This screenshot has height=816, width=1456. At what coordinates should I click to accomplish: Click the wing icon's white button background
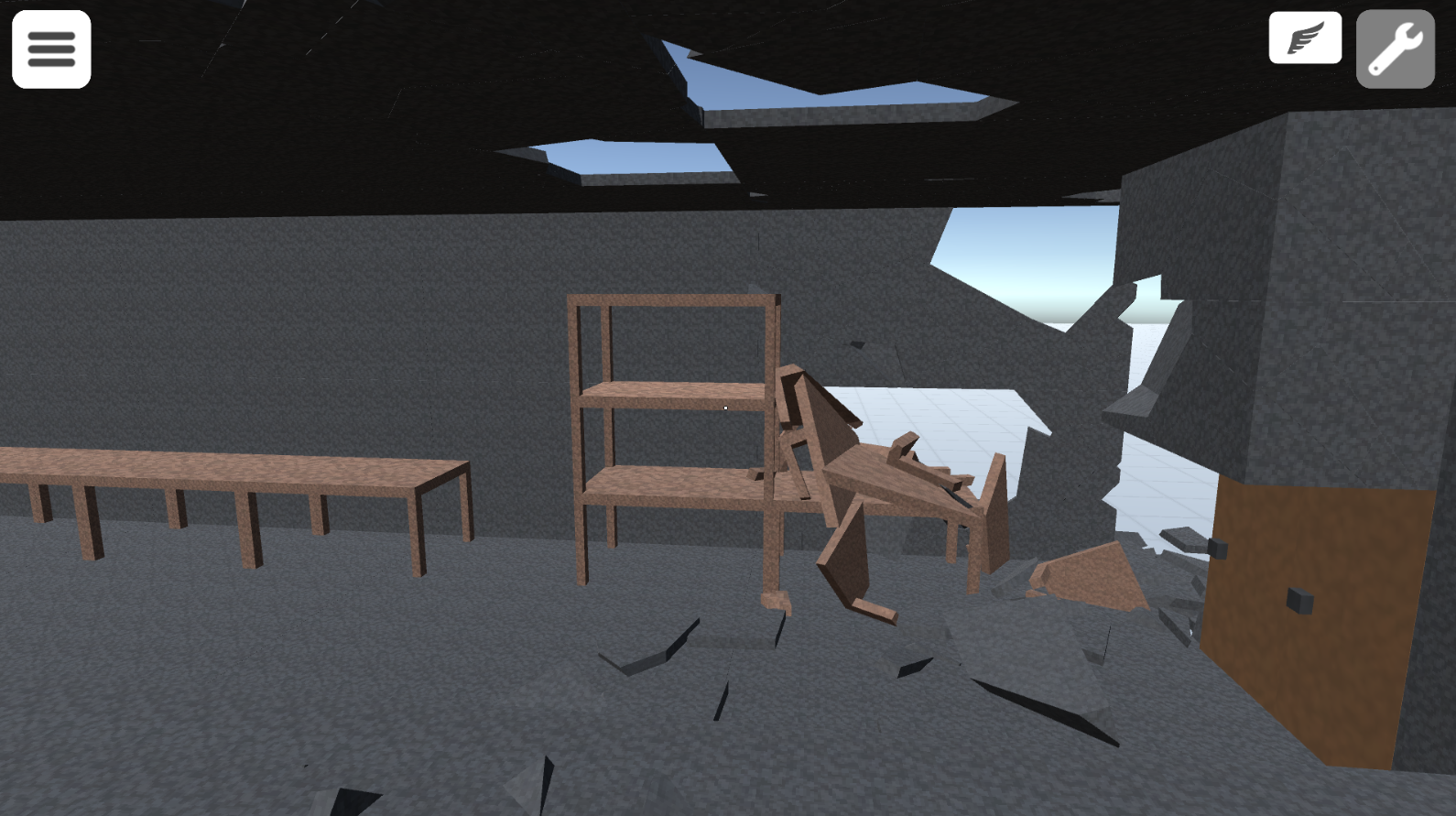click(x=1304, y=38)
